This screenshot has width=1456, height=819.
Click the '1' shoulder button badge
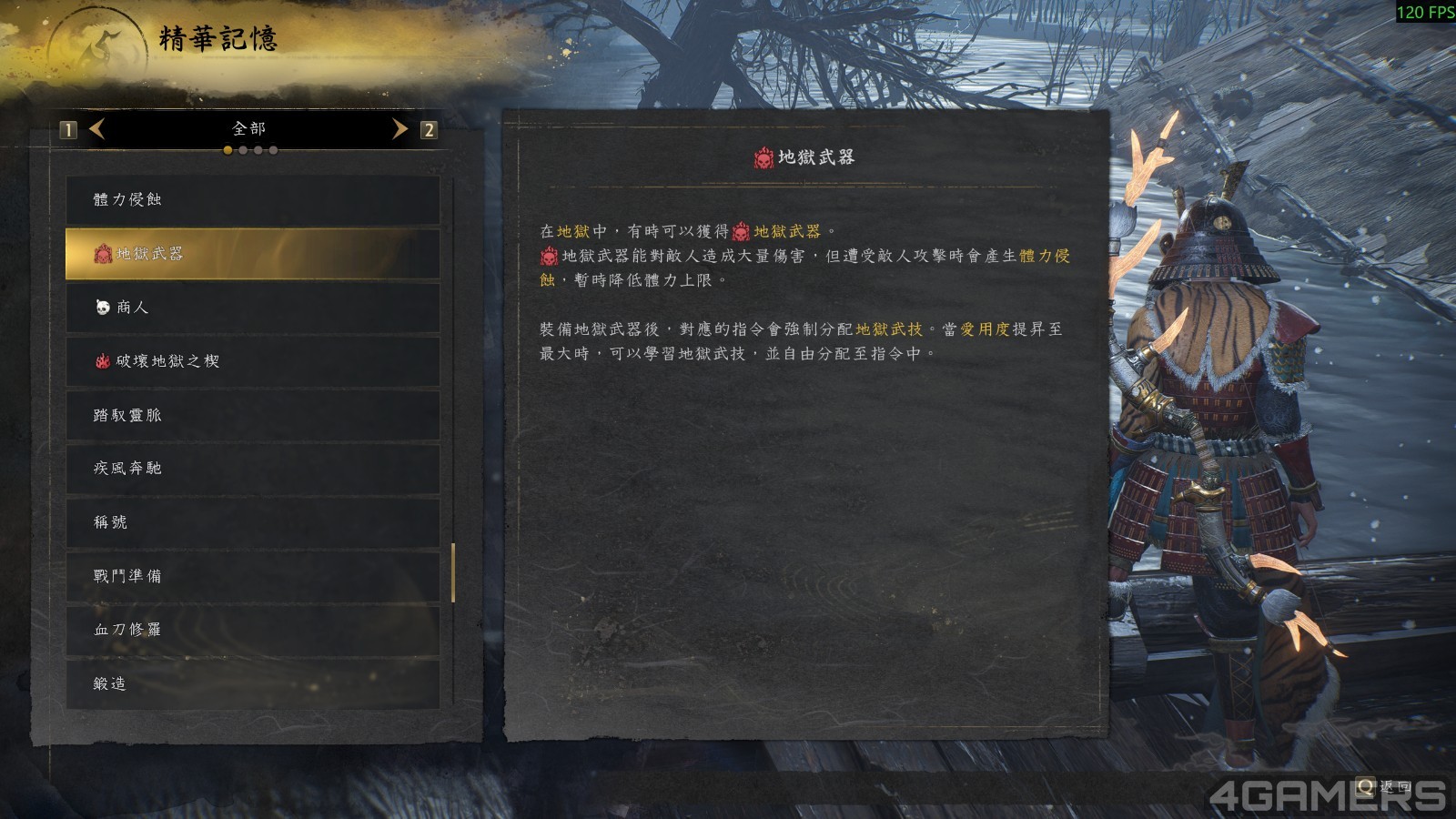[x=66, y=130]
